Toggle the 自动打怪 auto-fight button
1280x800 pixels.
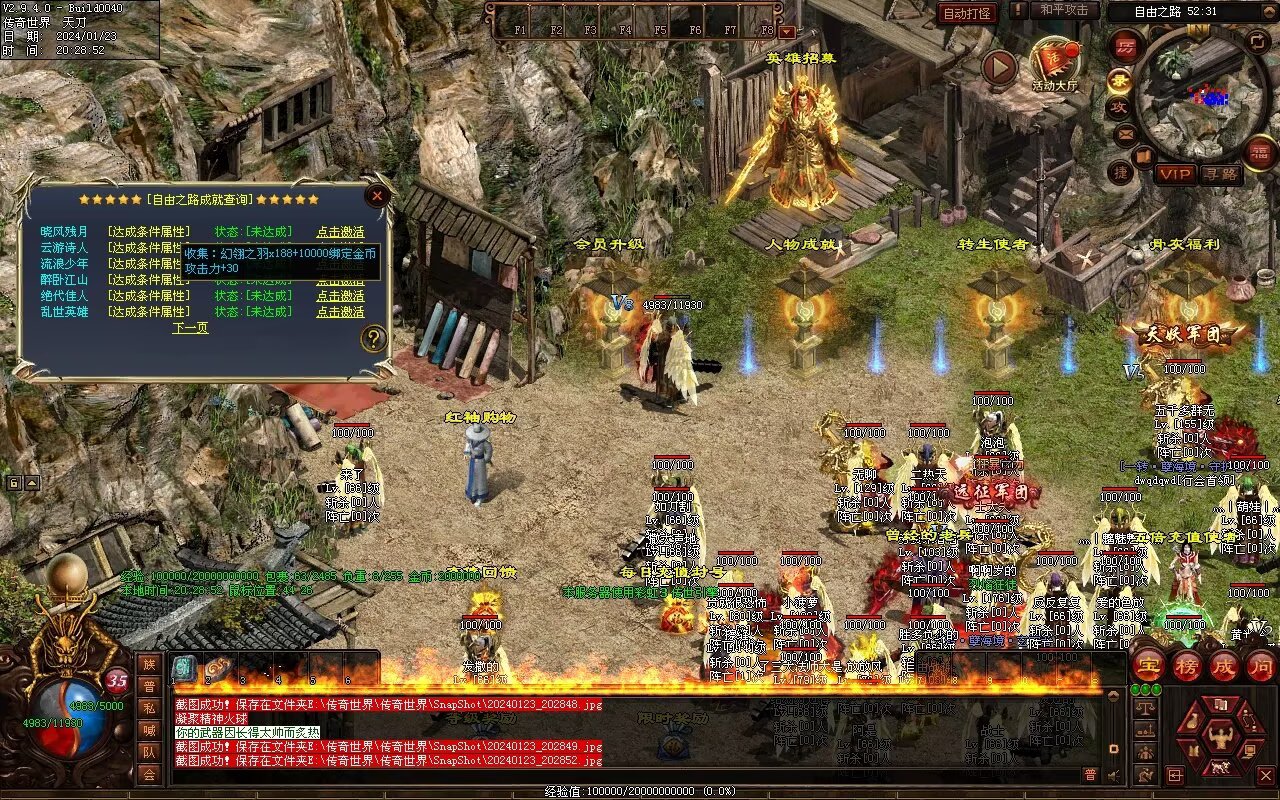point(967,13)
